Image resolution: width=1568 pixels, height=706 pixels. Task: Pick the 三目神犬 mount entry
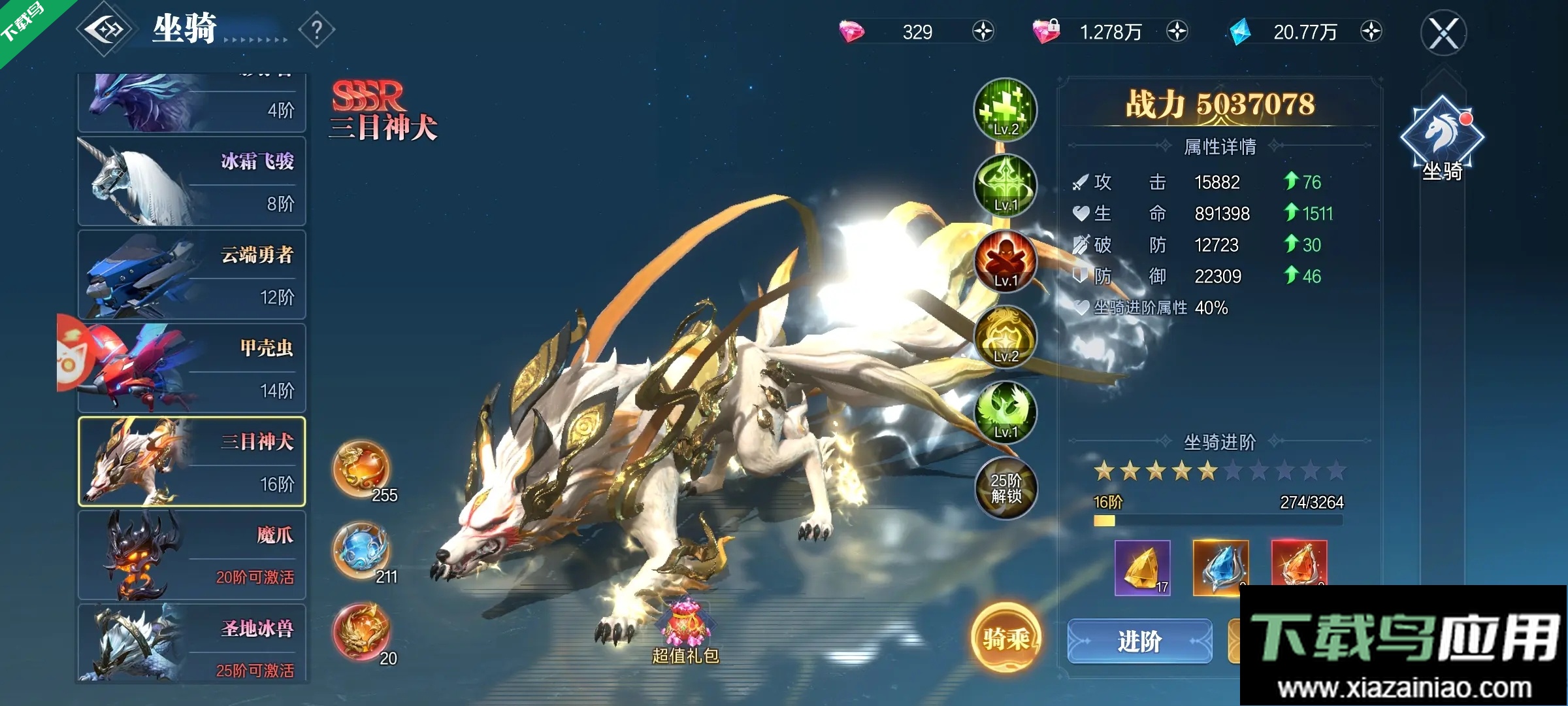pos(192,462)
